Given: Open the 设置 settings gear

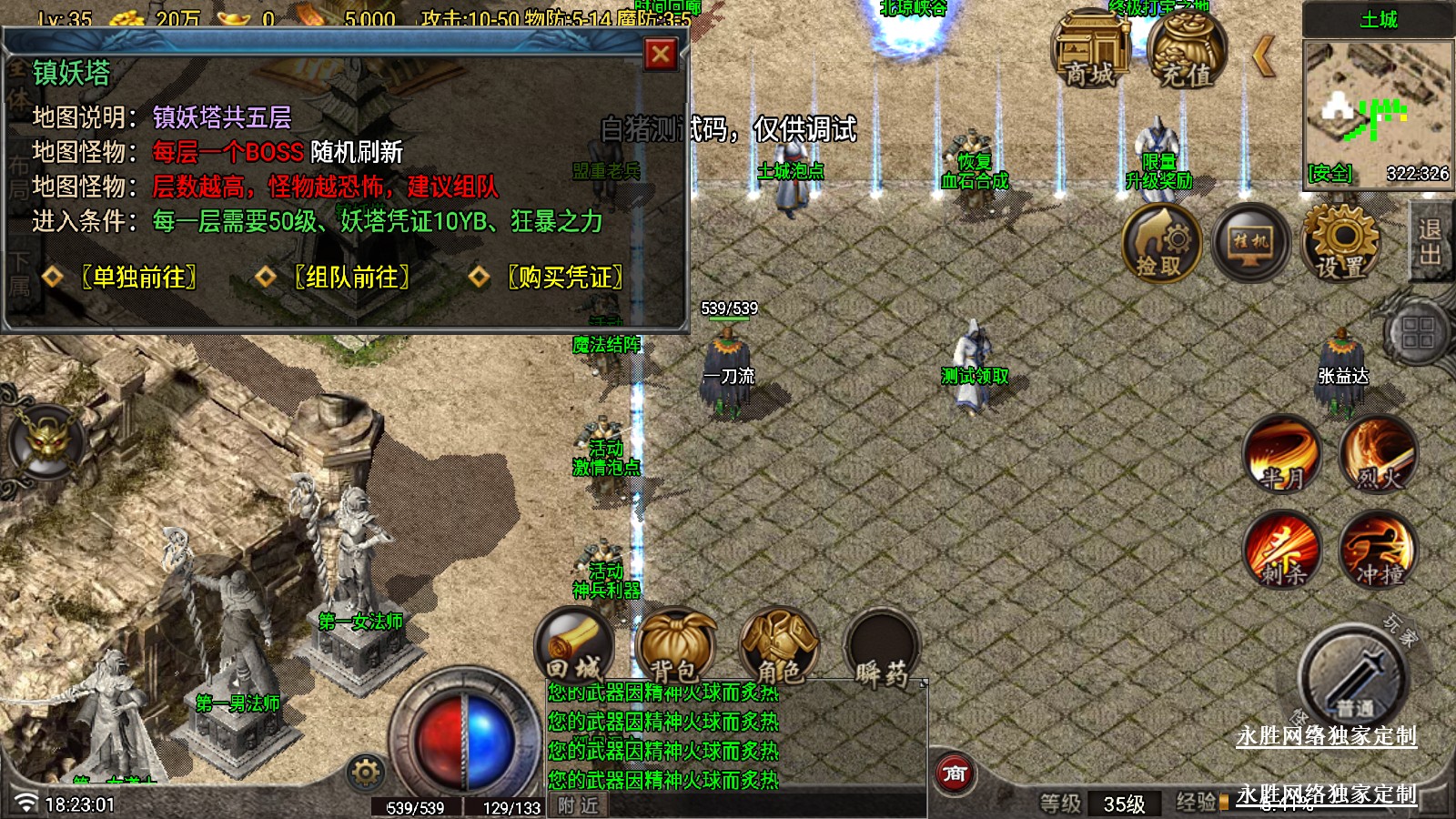Looking at the screenshot, I should tap(1341, 242).
